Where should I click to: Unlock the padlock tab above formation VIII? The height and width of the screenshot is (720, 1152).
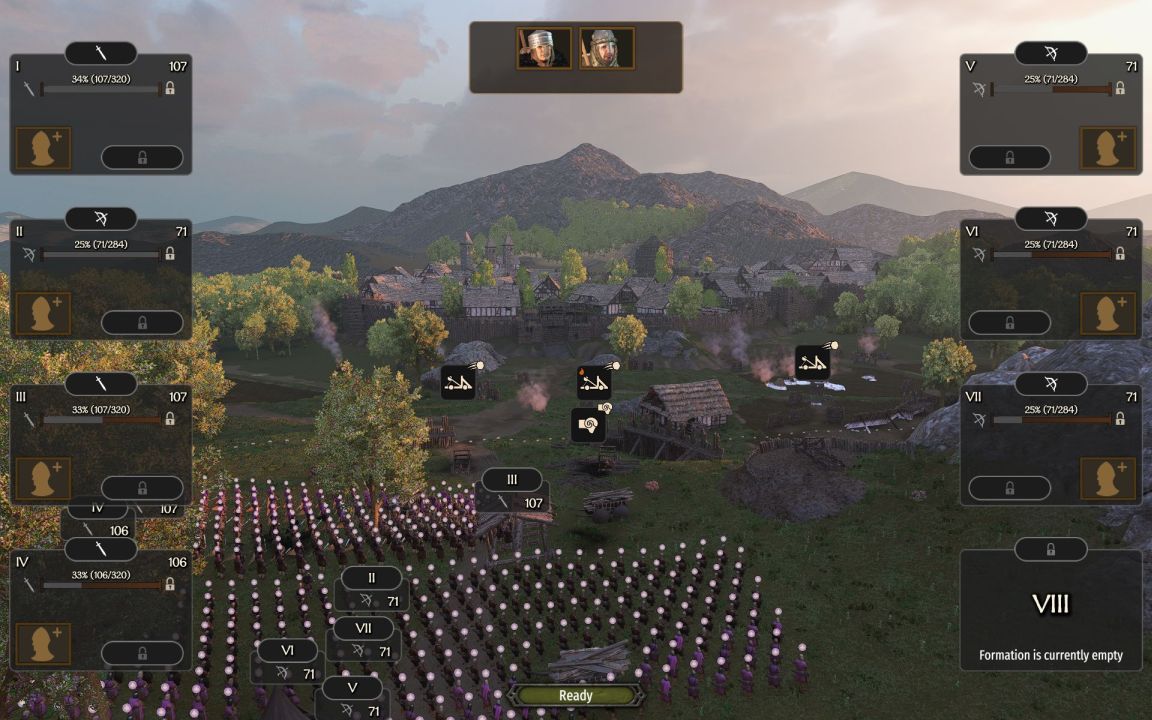tap(1050, 549)
